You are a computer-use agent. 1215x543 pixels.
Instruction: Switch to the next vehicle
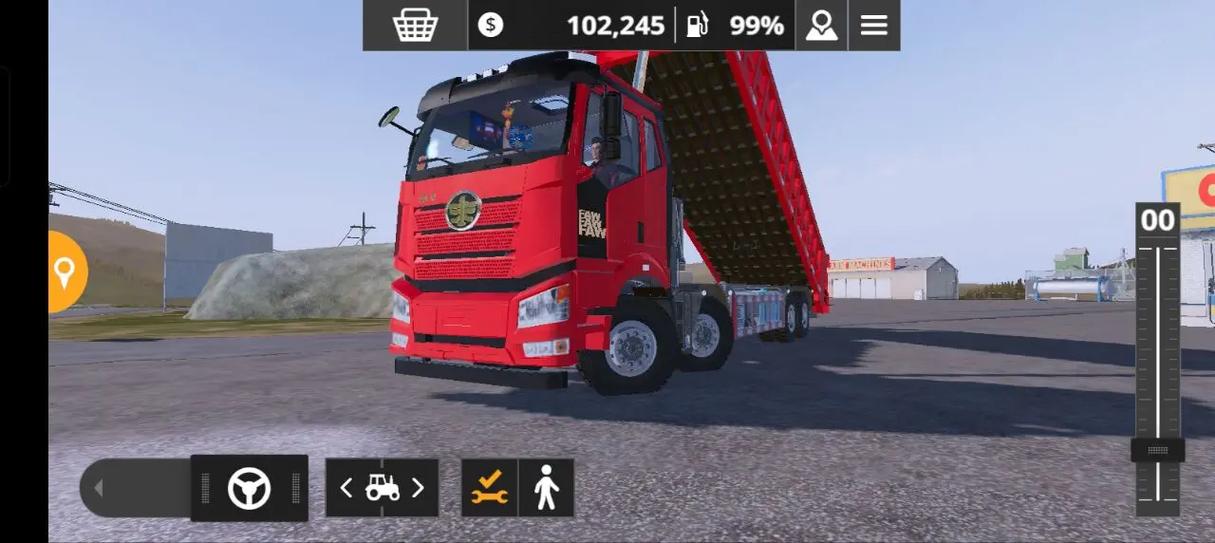pos(418,488)
